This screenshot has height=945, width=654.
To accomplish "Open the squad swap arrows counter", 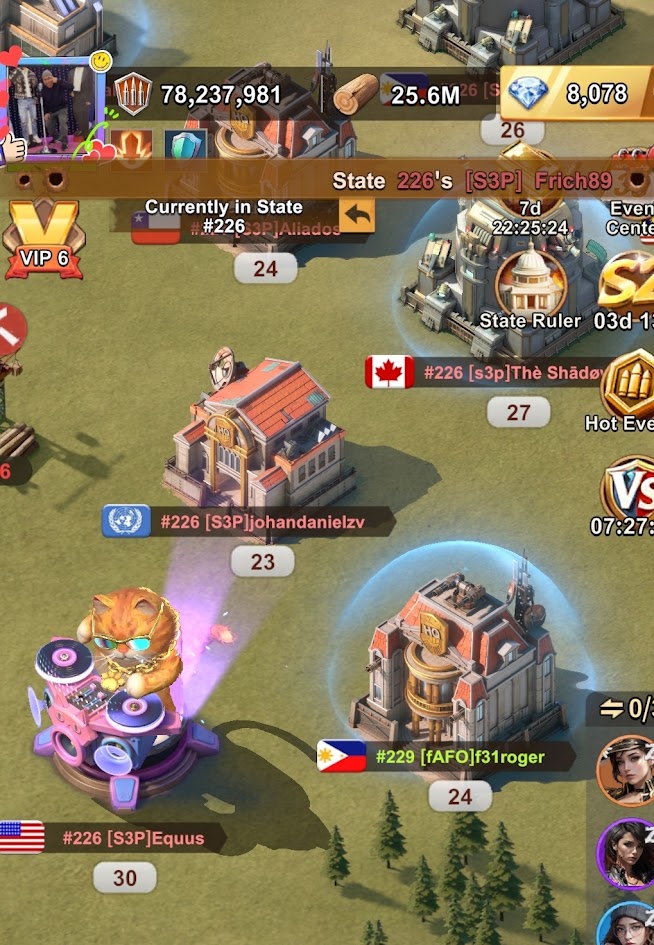I will [x=624, y=709].
